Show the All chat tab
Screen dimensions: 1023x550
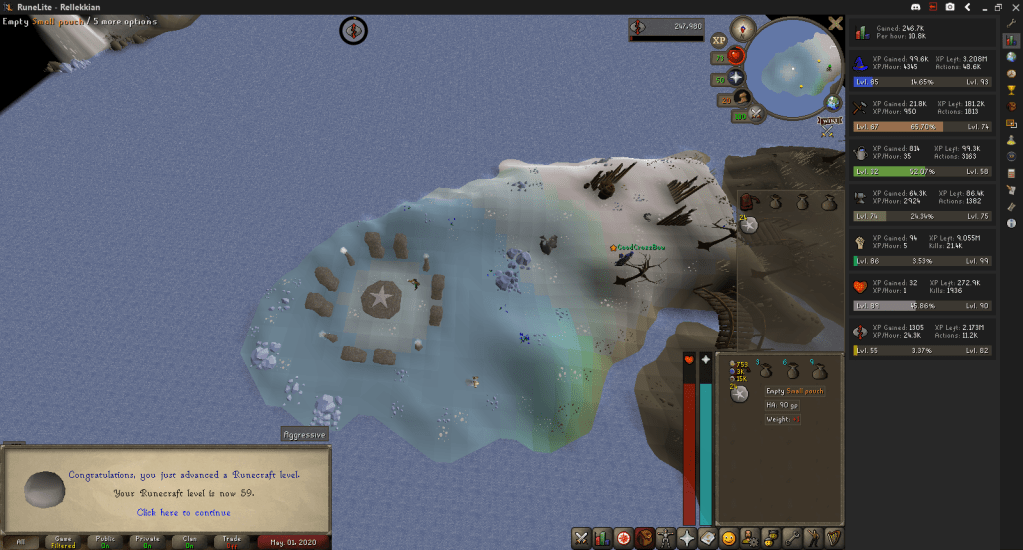[x=21, y=541]
